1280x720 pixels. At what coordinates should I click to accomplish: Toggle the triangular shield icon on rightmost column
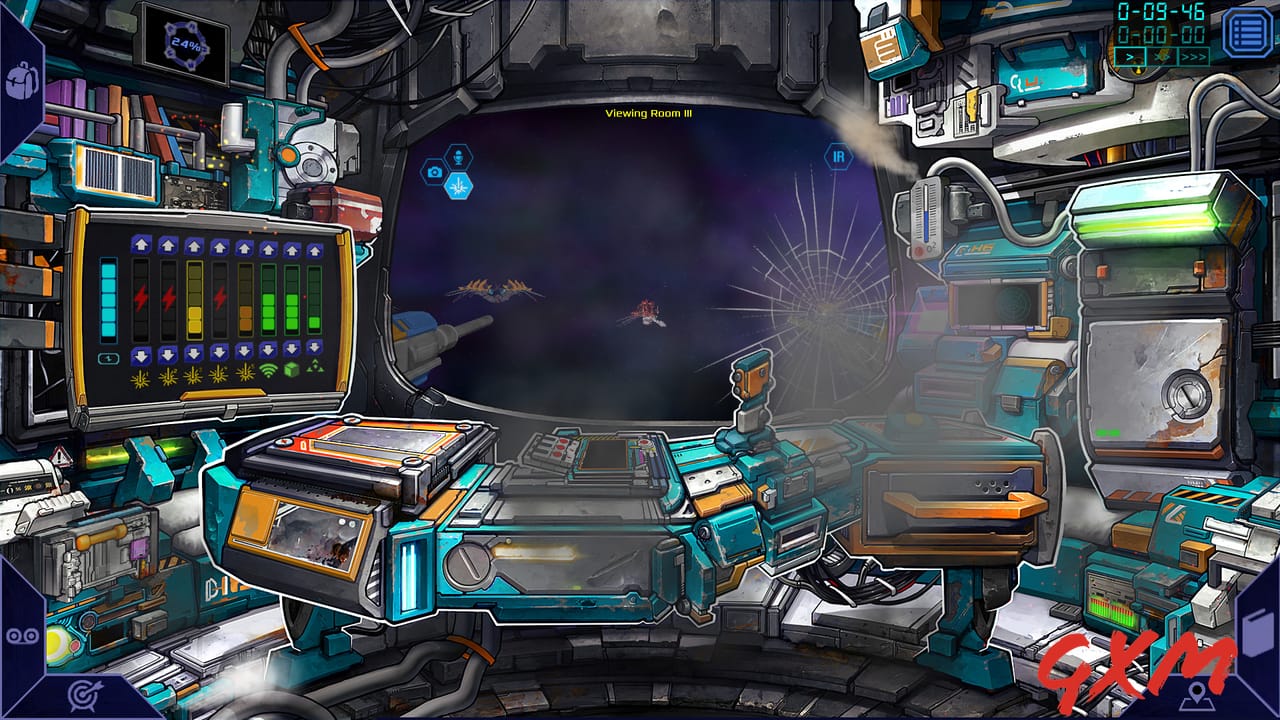[x=316, y=367]
